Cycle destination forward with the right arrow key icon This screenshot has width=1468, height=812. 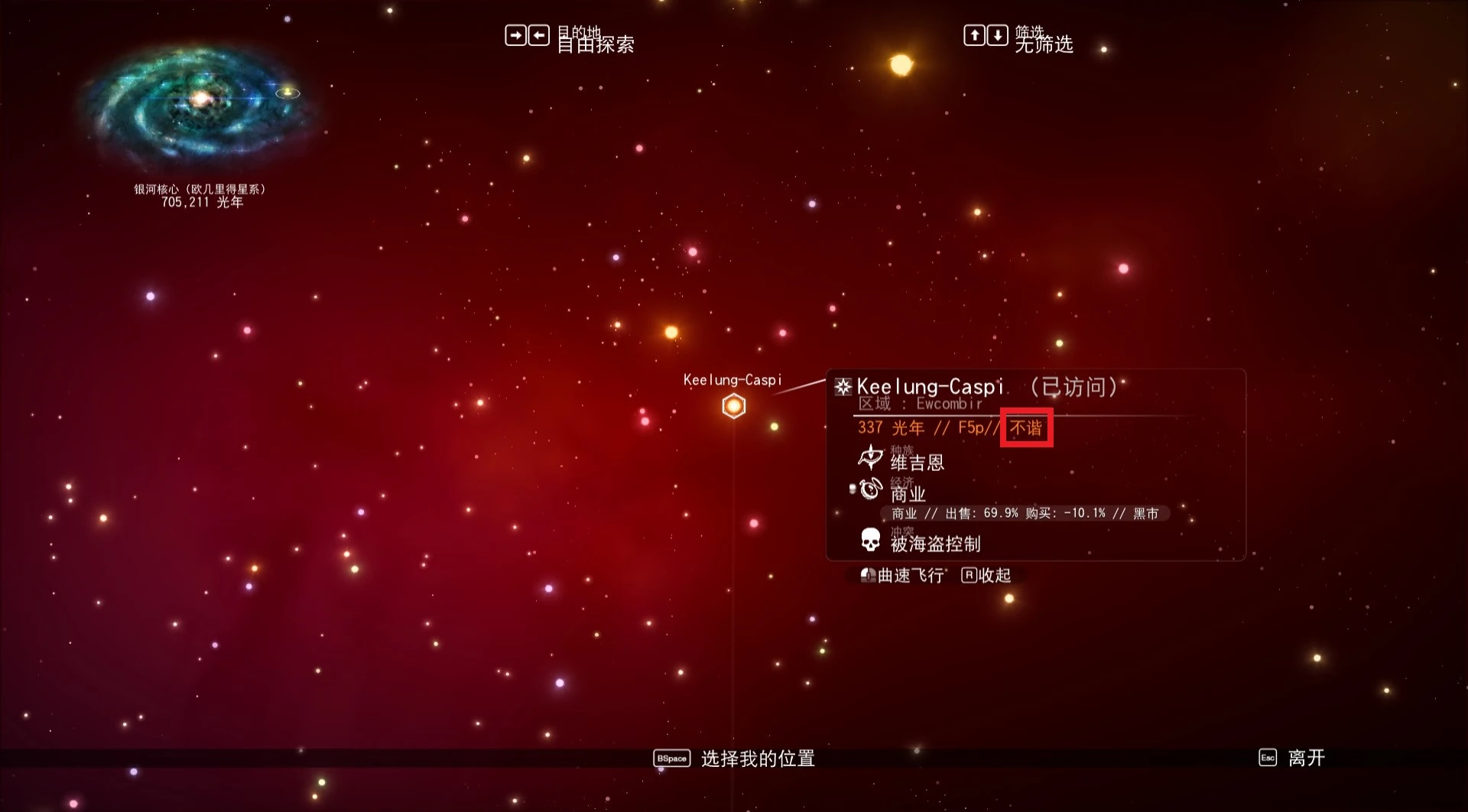[515, 35]
